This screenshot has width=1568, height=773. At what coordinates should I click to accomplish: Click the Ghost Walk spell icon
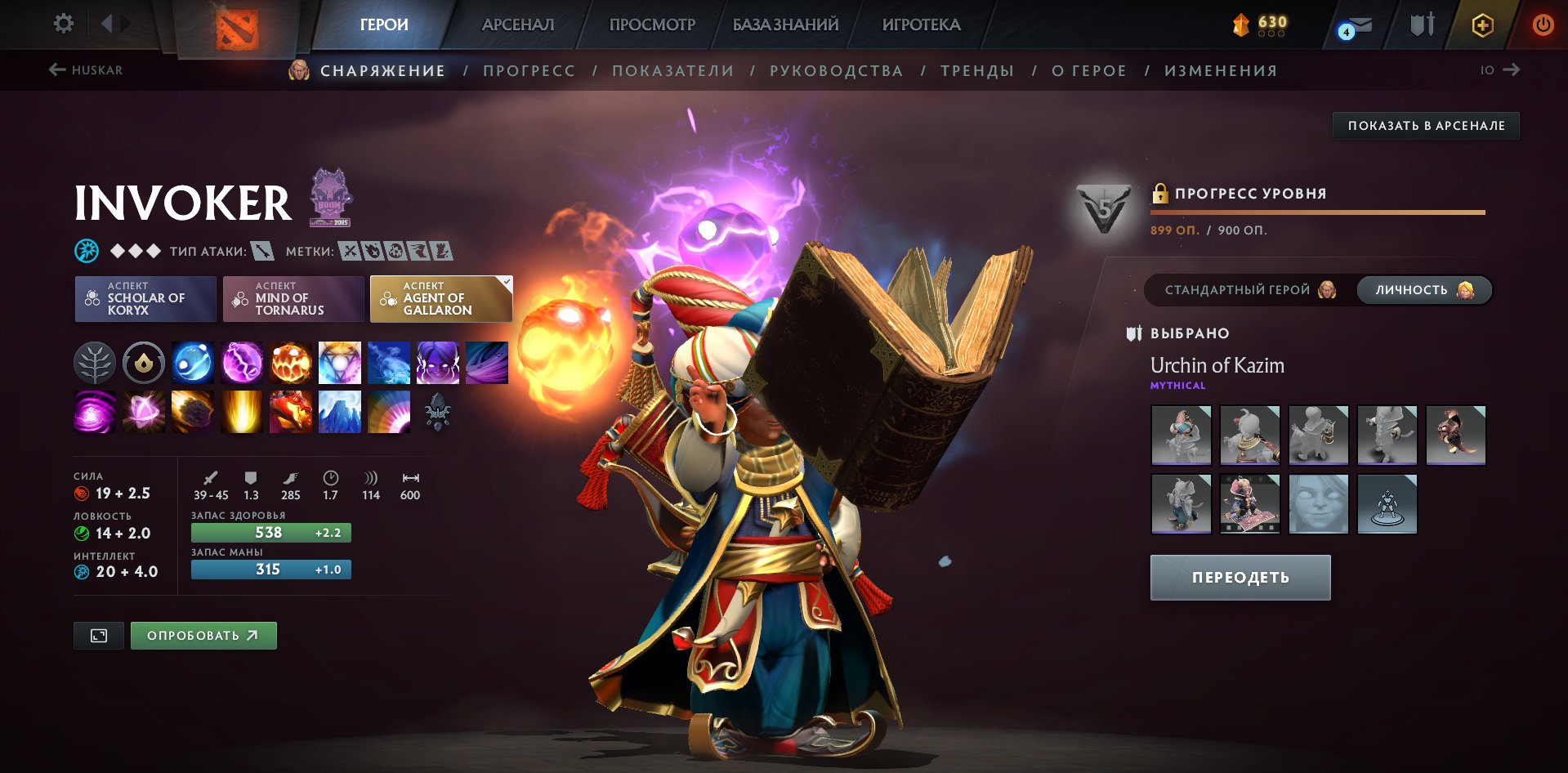[438, 363]
